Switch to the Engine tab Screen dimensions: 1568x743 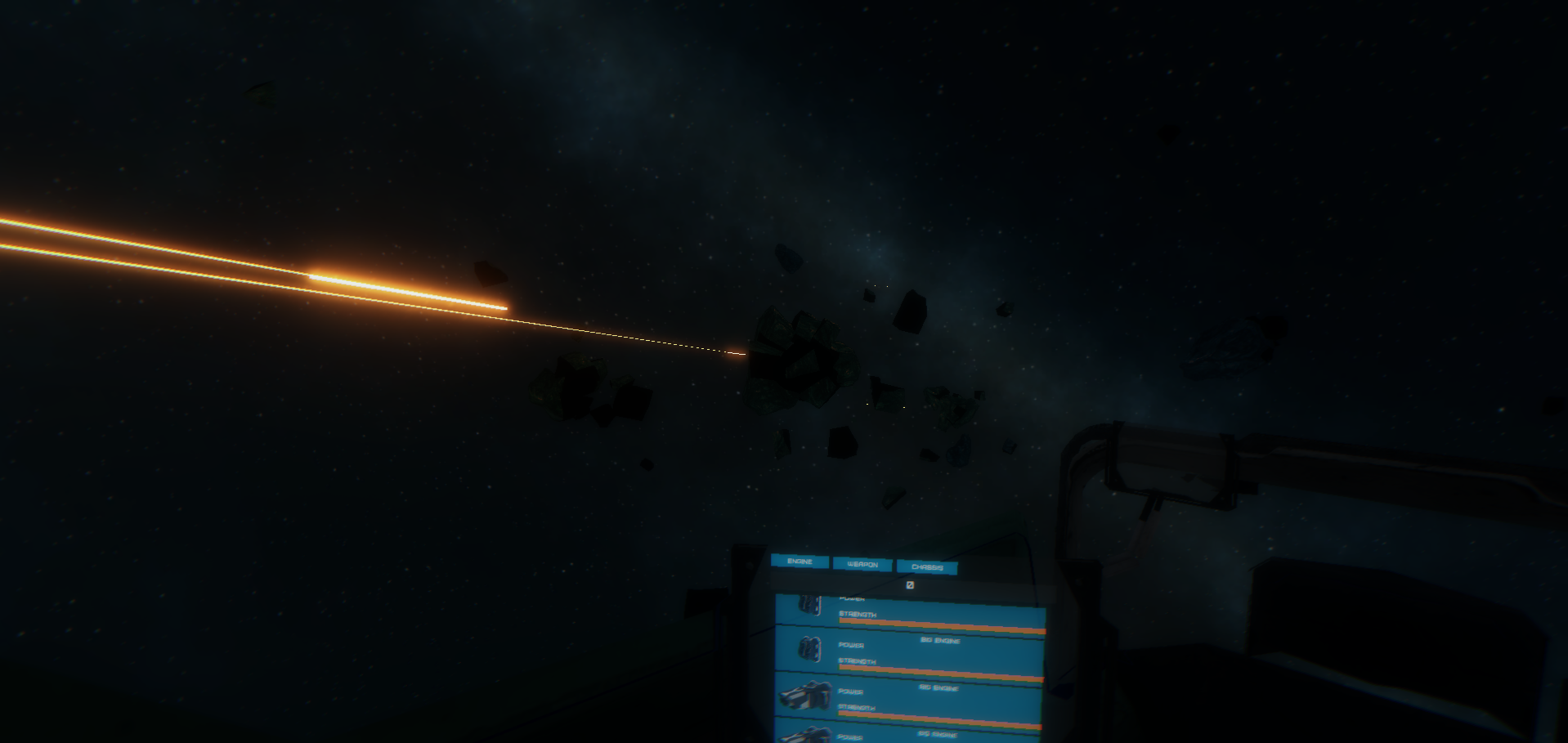click(800, 562)
